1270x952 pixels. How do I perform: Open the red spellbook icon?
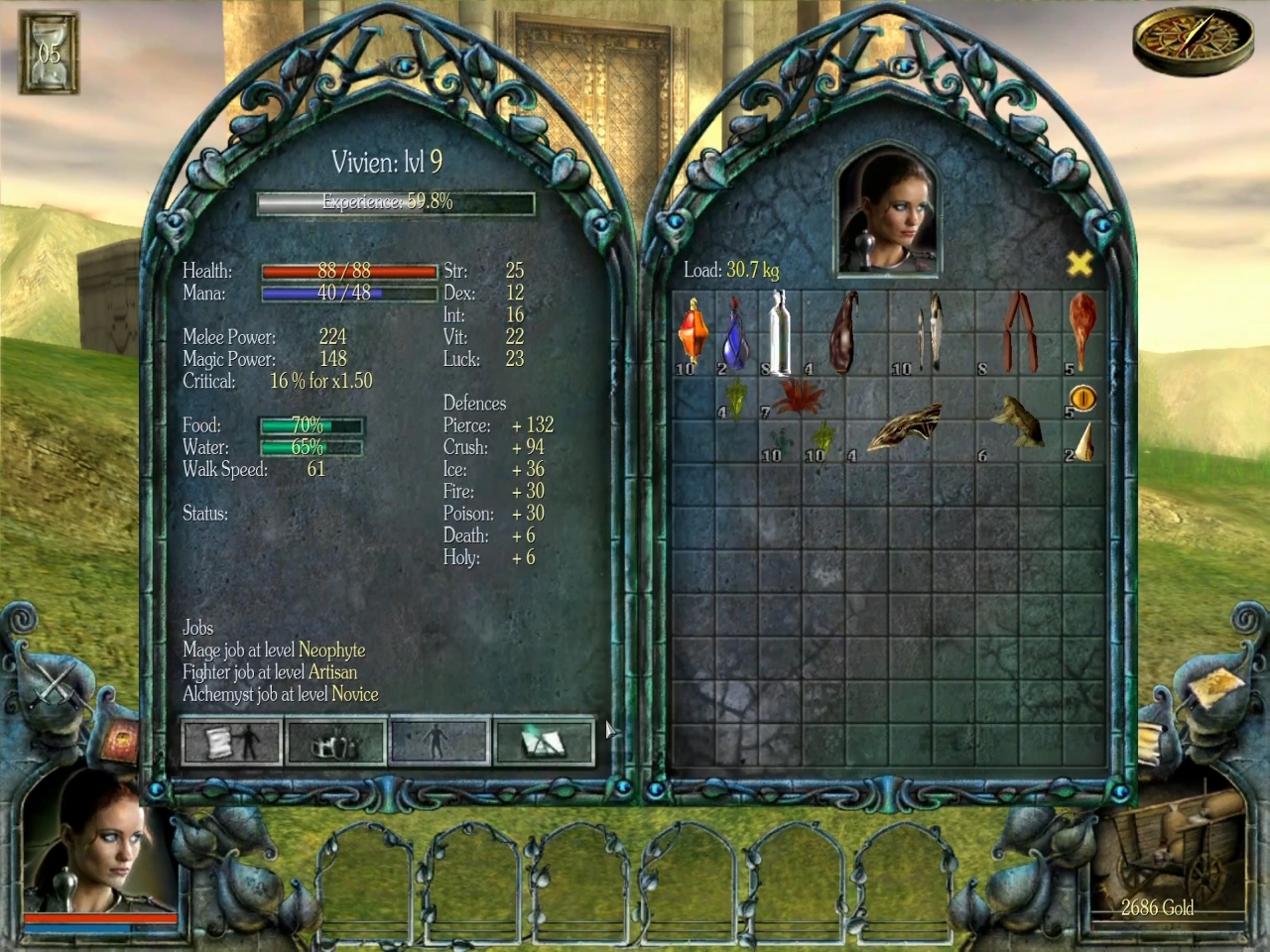(115, 738)
